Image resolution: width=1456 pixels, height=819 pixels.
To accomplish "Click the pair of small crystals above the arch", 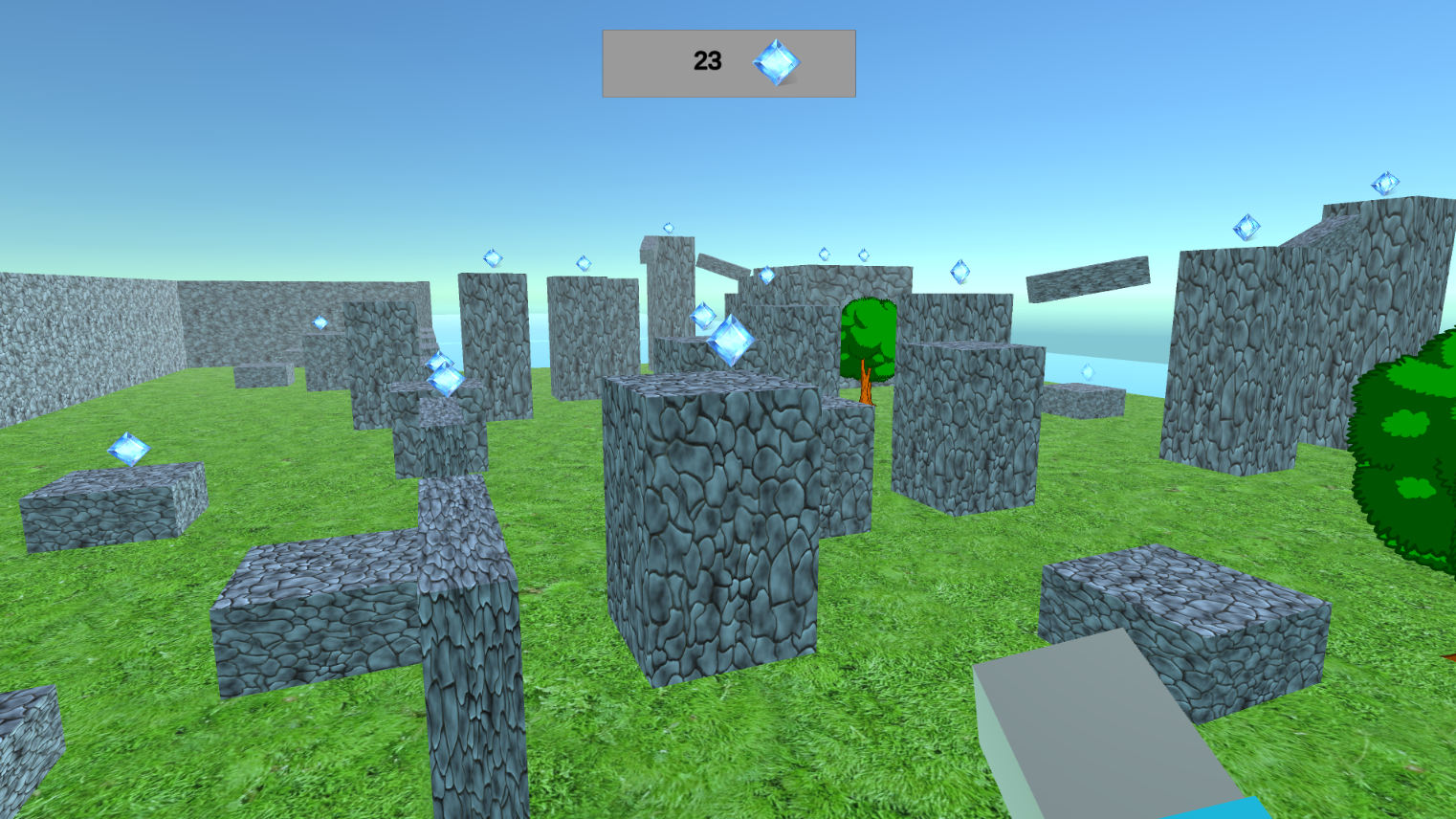I will pyautogui.click(x=842, y=255).
